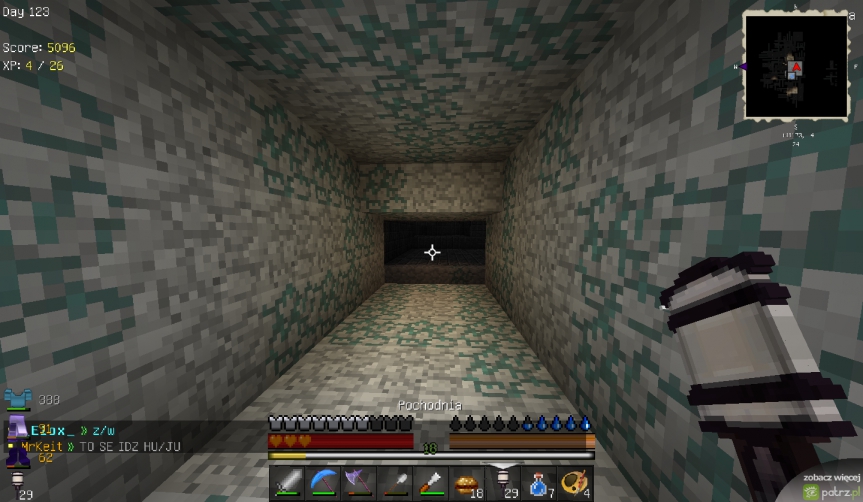
Task: Select the torch stack hotbar slot
Action: [502, 483]
